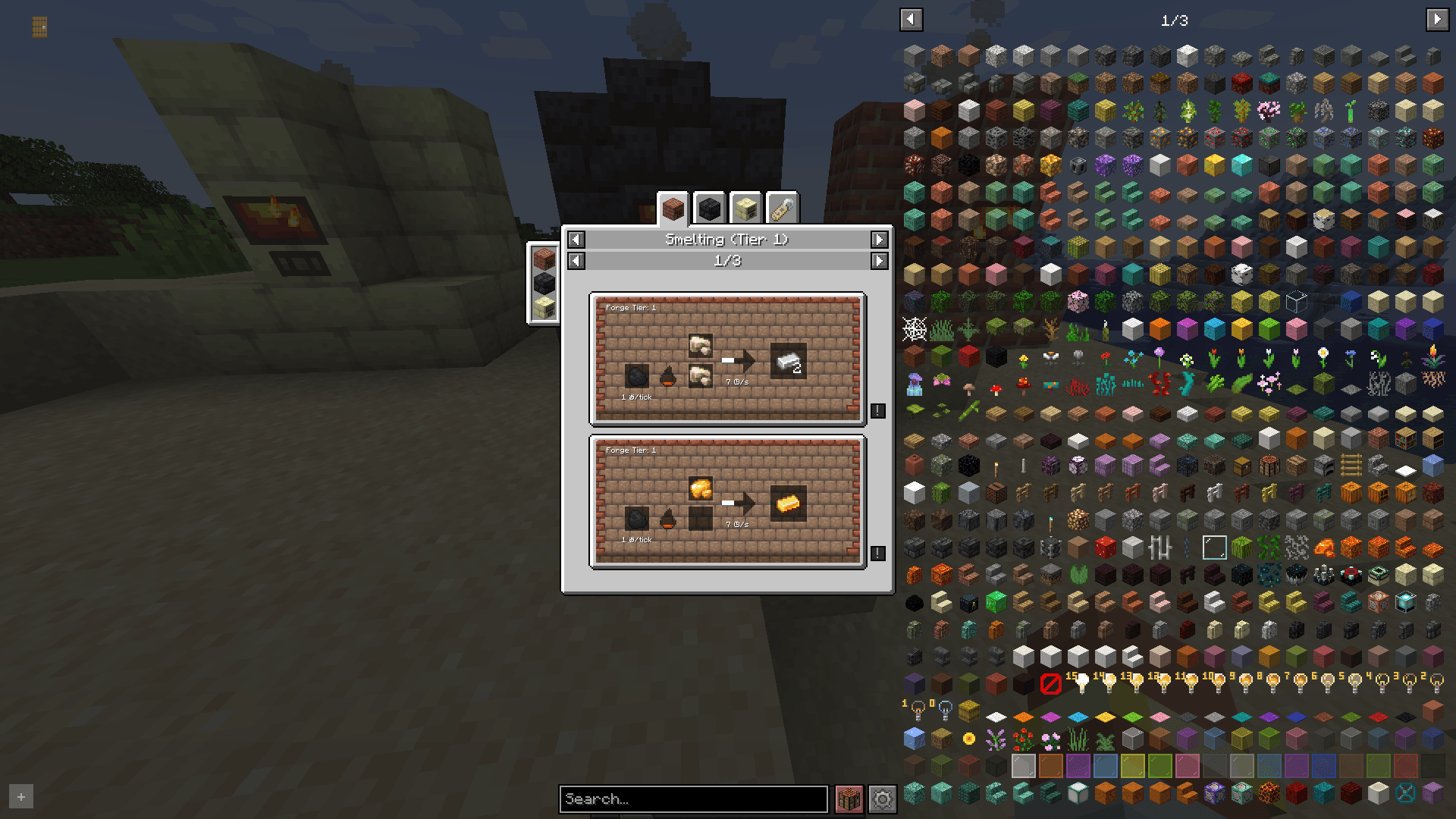The width and height of the screenshot is (1456, 819).
Task: Focus the Search text field
Action: click(693, 799)
